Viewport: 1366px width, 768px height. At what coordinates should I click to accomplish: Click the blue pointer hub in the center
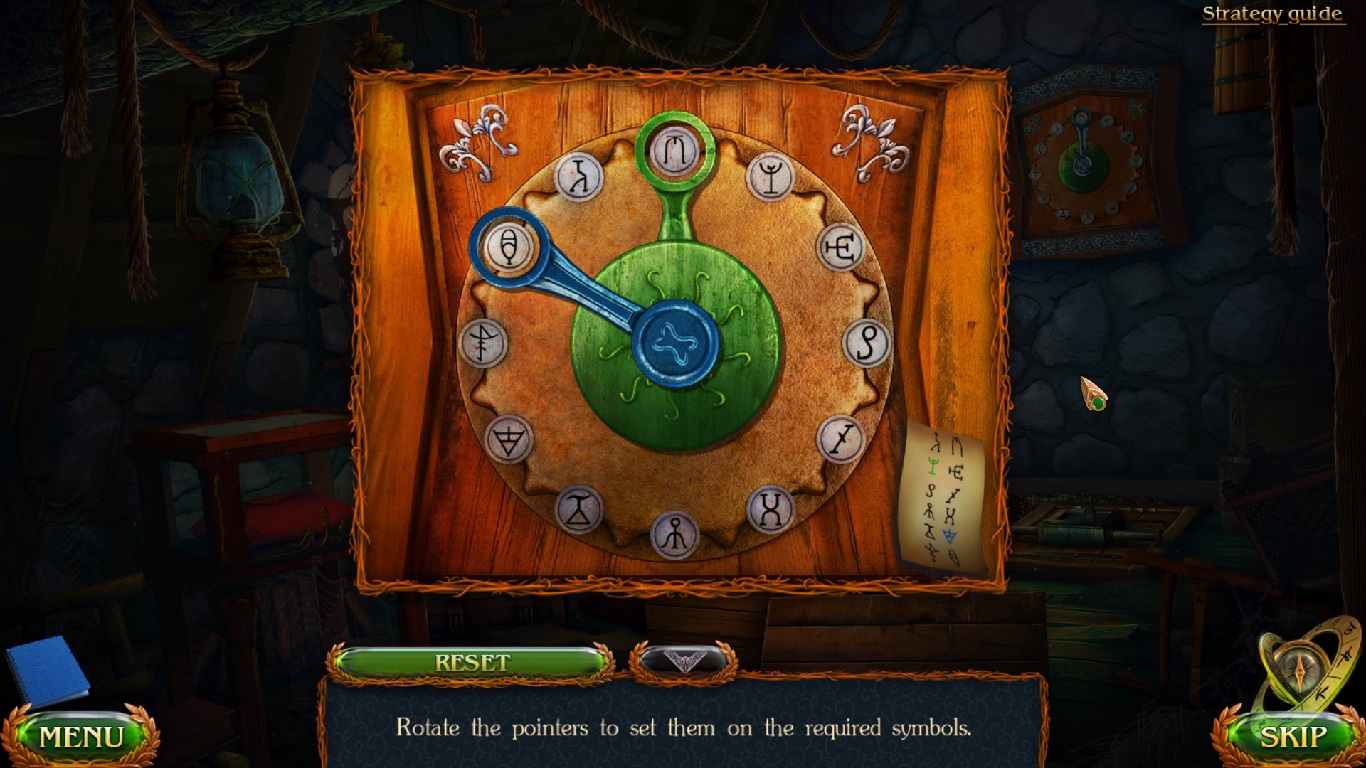click(x=676, y=343)
